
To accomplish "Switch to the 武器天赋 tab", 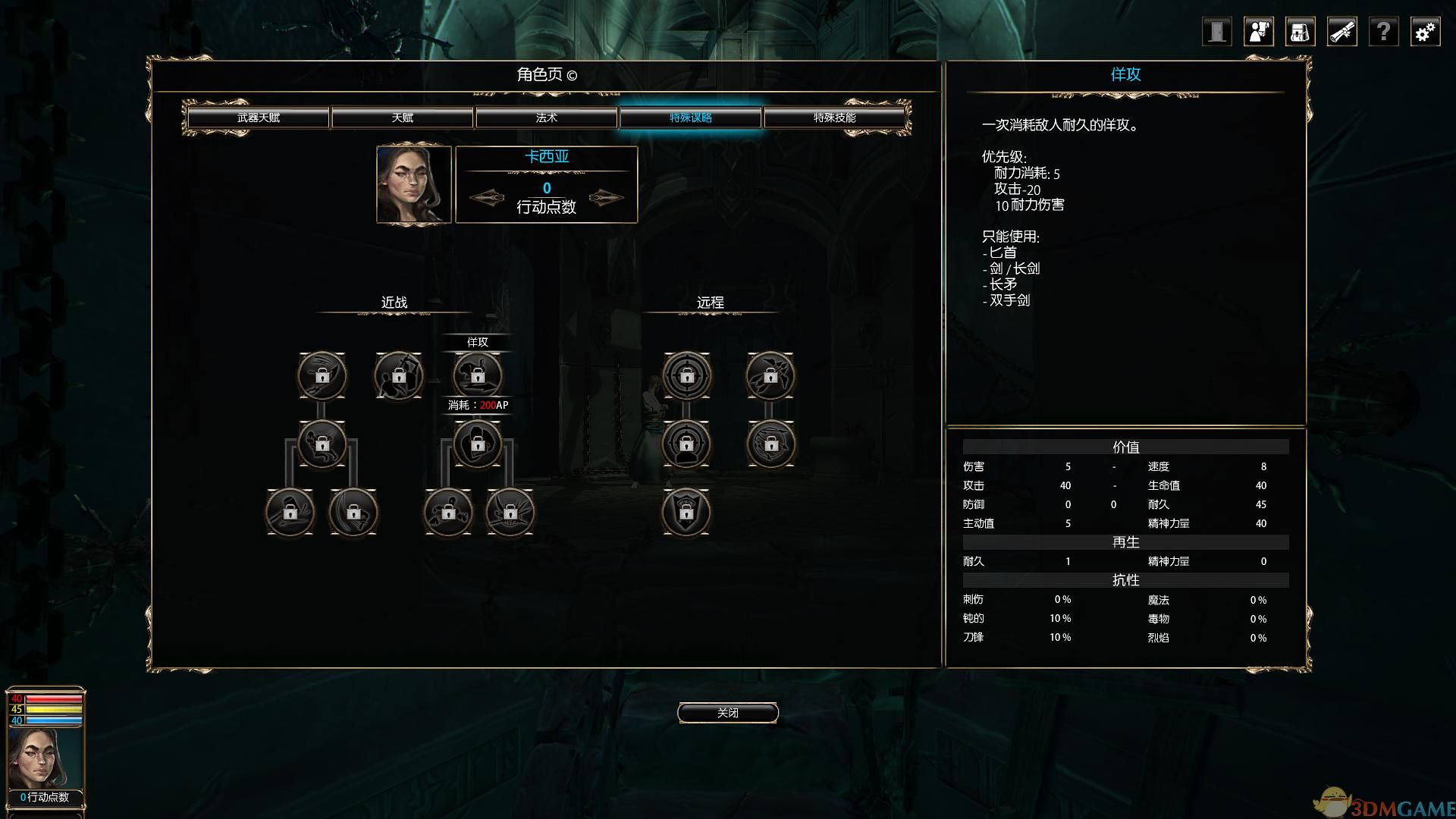I will (x=258, y=118).
